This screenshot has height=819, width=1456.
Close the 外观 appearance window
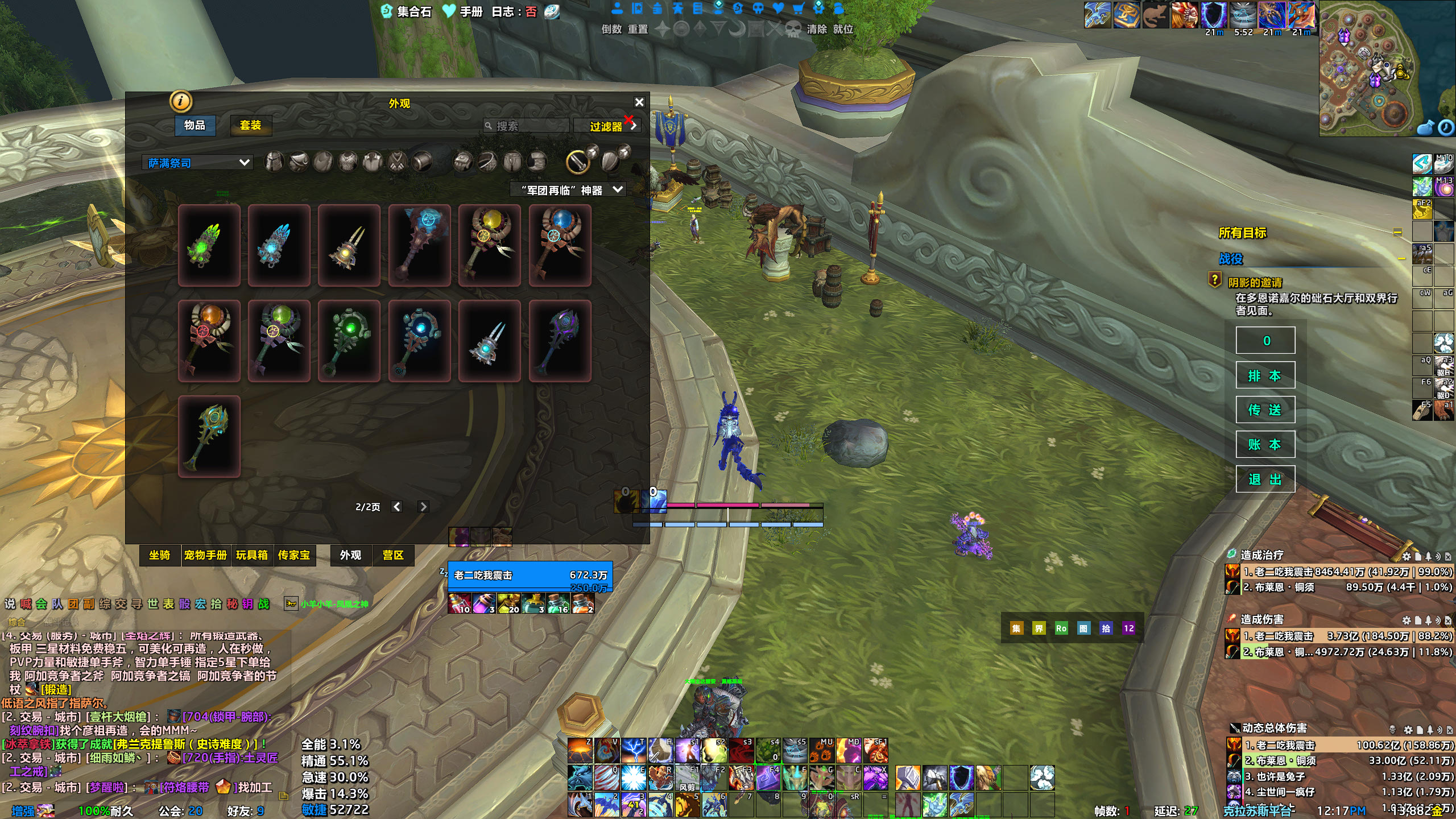639,102
